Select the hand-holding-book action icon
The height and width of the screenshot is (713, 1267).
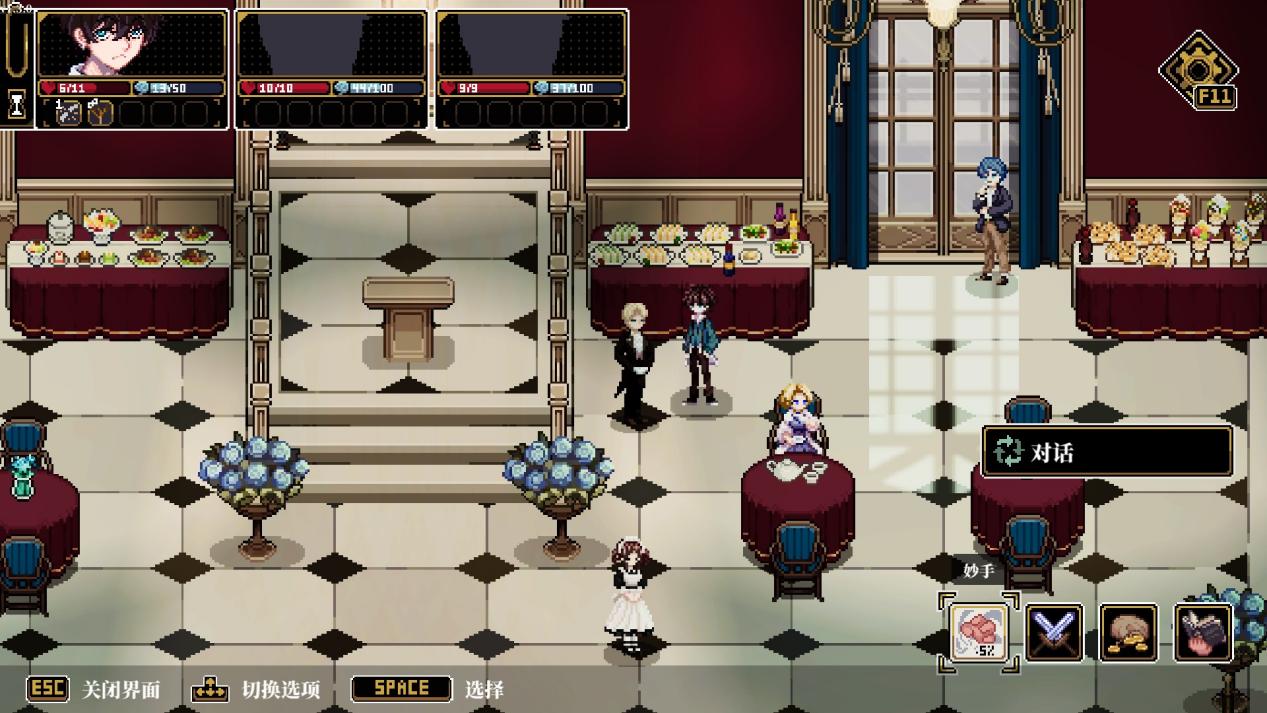(1202, 632)
